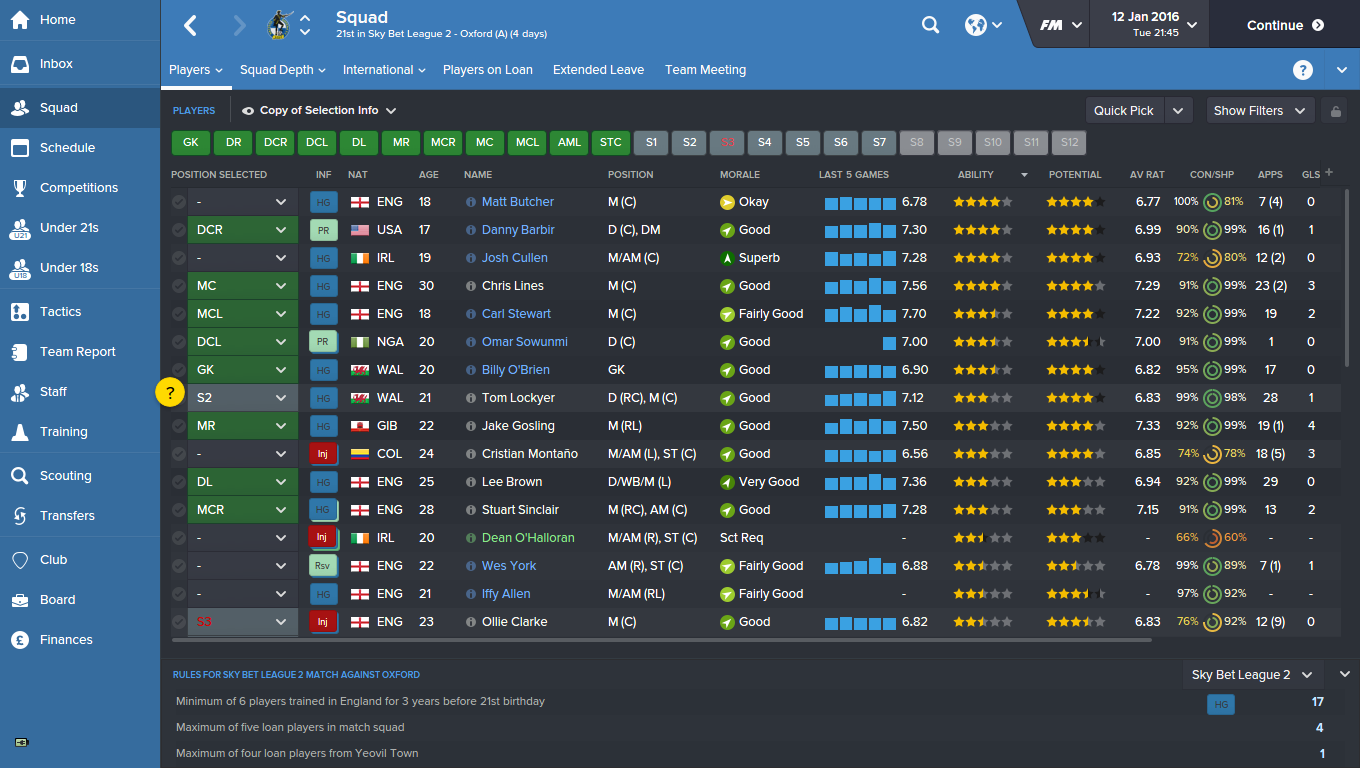The image size is (1360, 768).
Task: Tick Jake Gosling's row checkbox
Action: [x=178, y=425]
